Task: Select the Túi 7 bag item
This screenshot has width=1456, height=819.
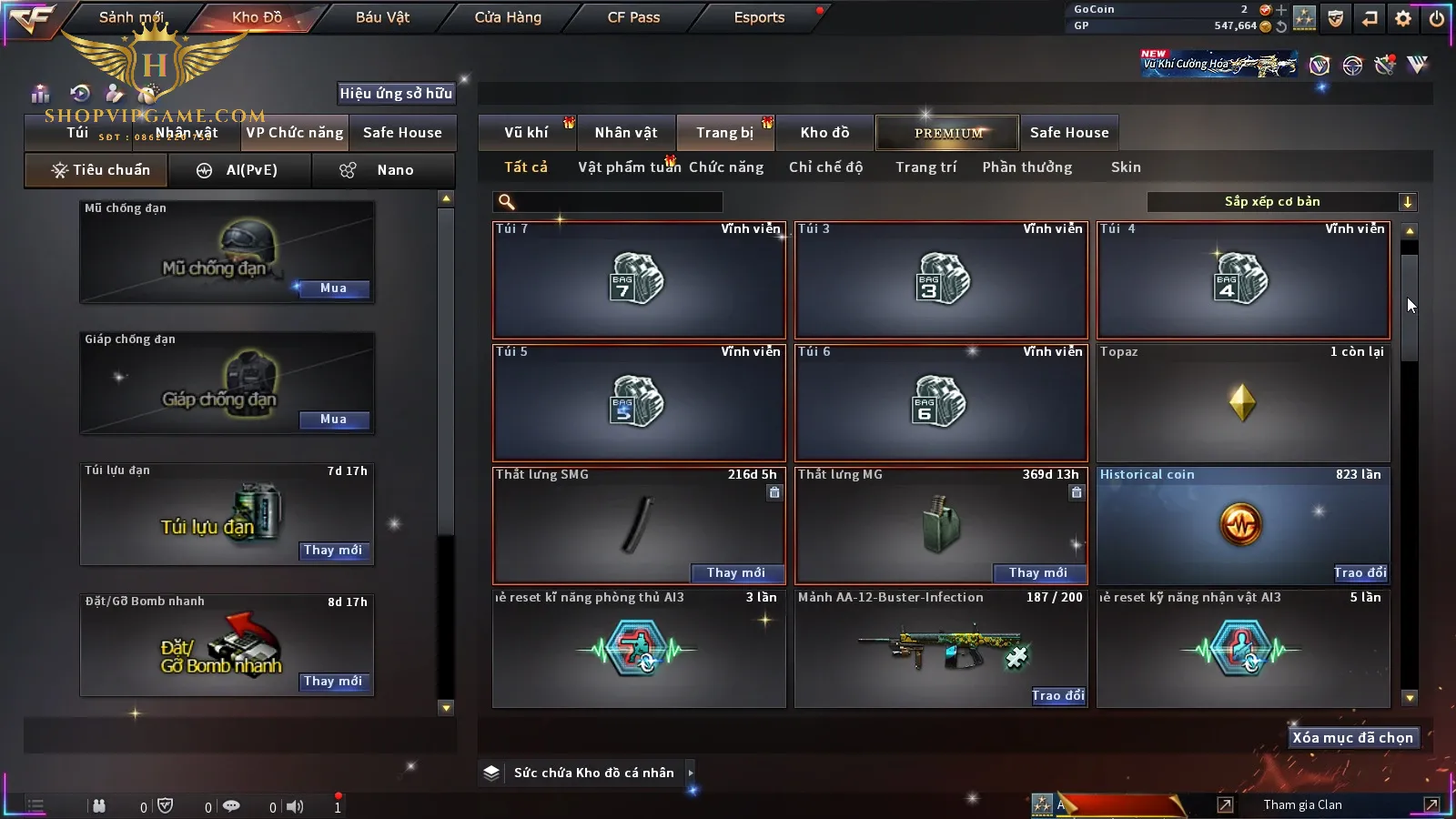Action: (x=639, y=280)
